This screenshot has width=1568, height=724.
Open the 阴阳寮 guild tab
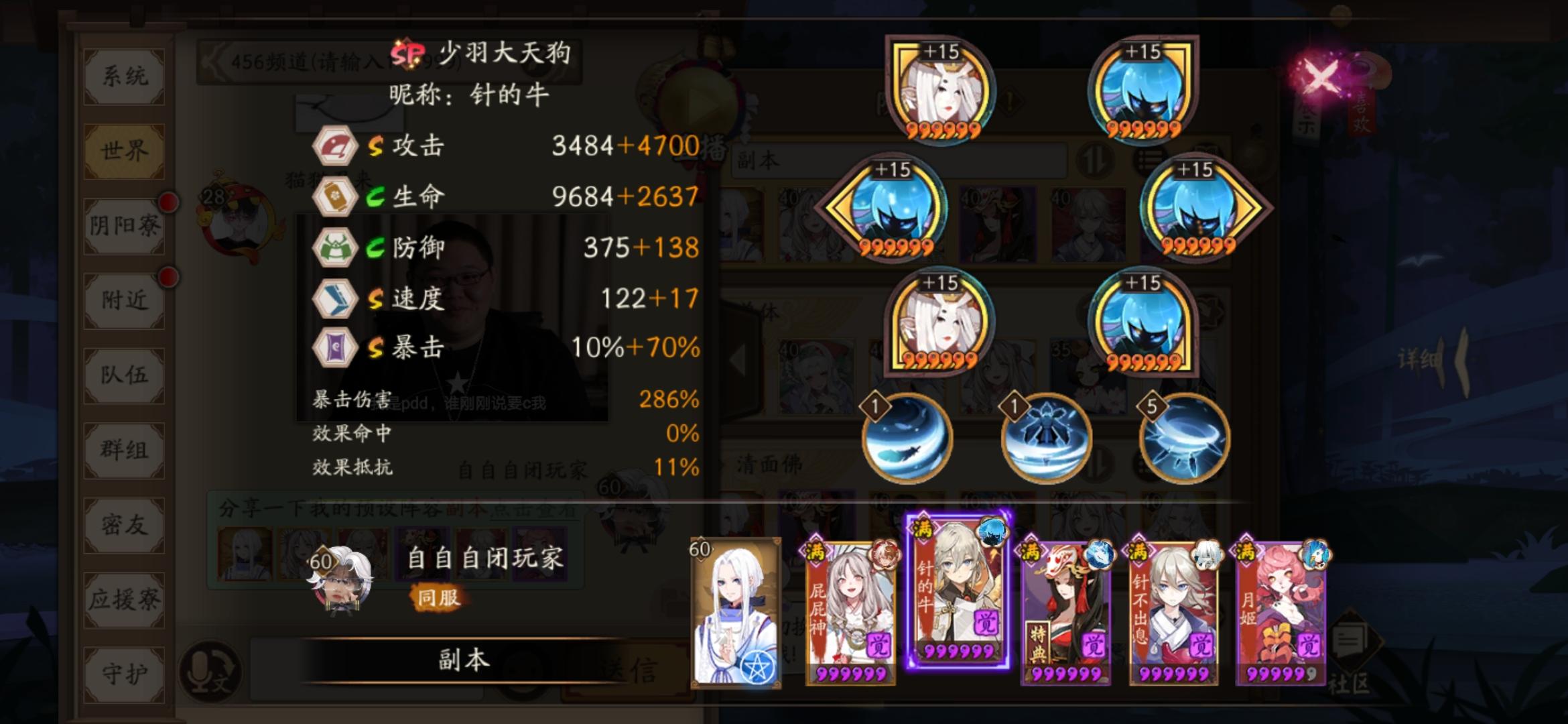tap(123, 227)
